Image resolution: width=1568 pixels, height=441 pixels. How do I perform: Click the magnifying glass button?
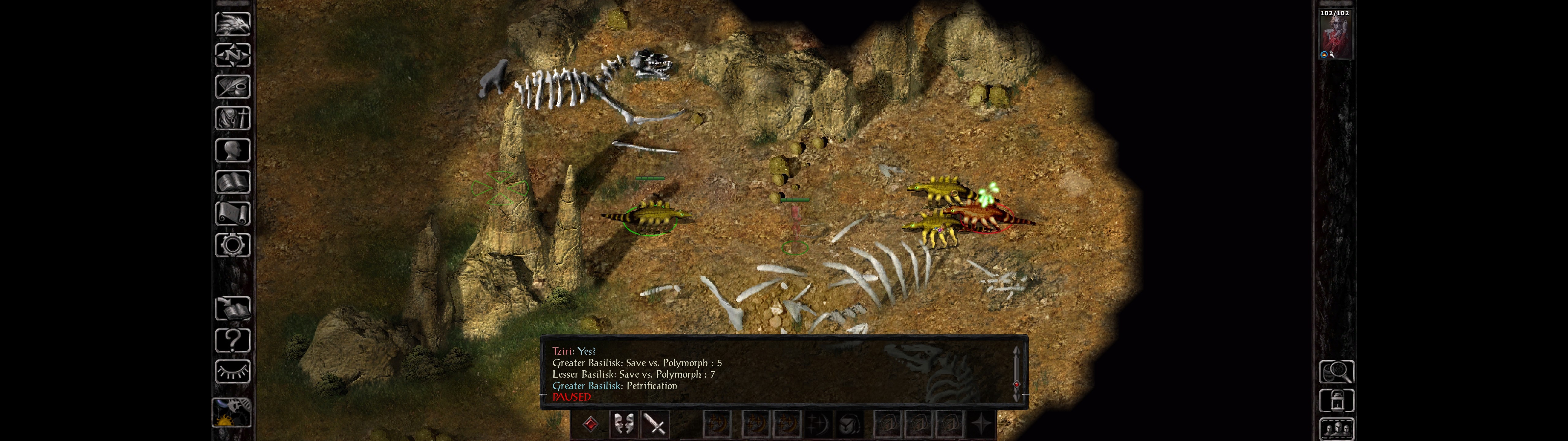point(1336,371)
